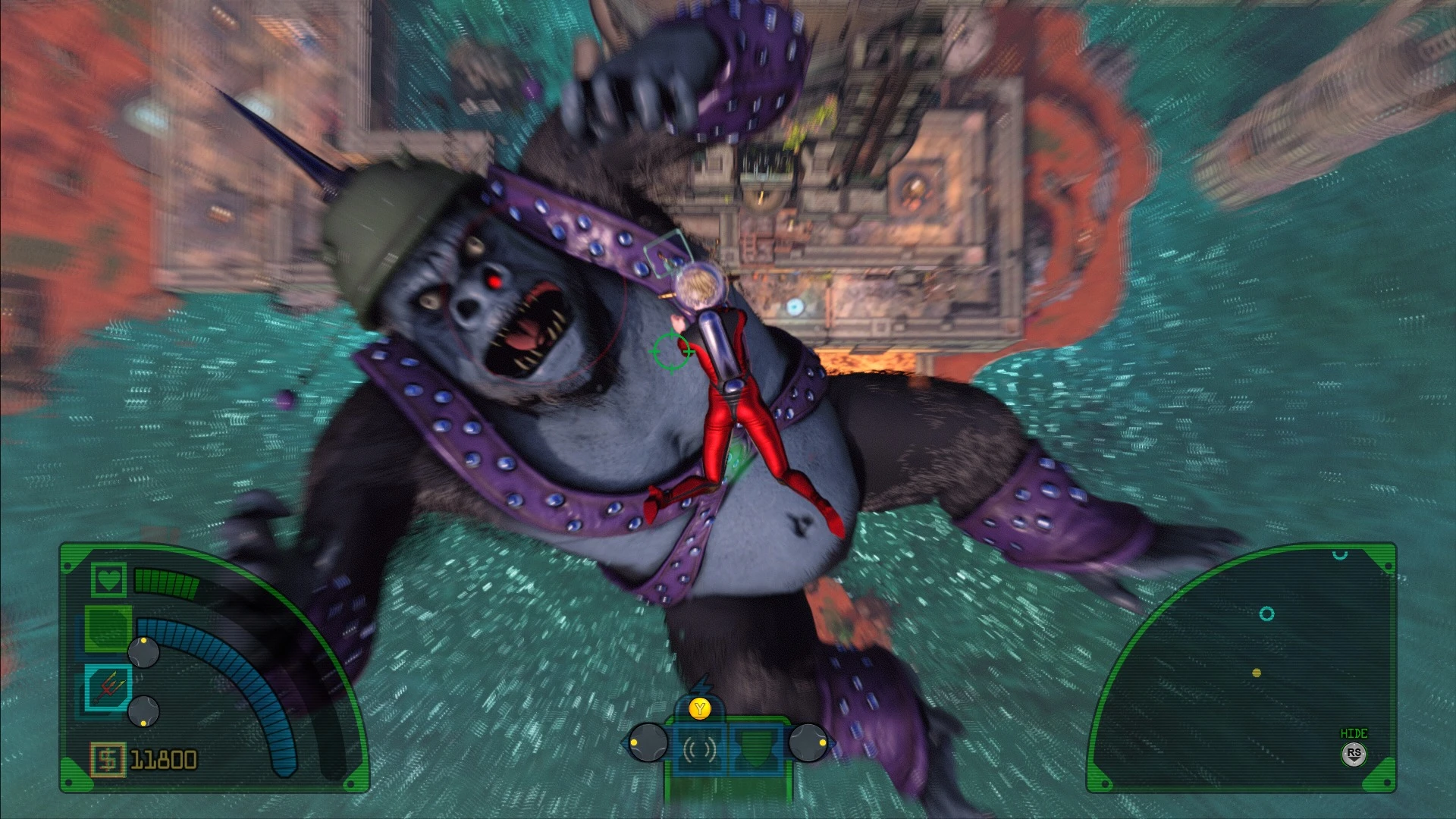This screenshot has height=819, width=1456.
Task: Toggle the HIDE radar option
Action: tap(1354, 733)
